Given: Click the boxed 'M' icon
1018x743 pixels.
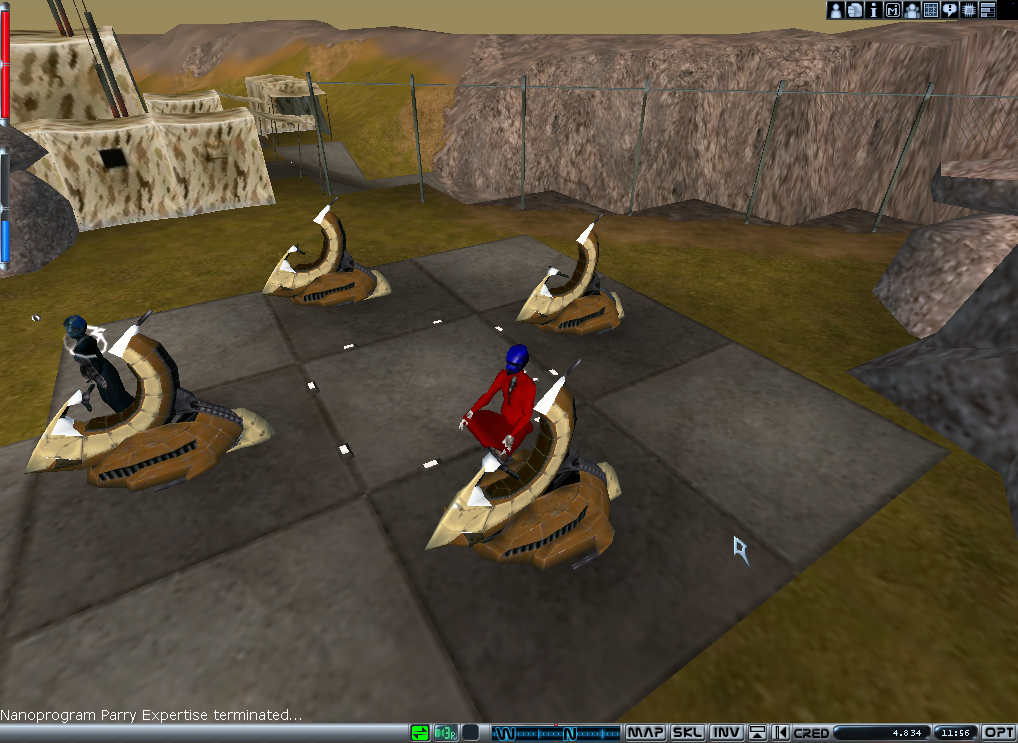Looking at the screenshot, I should (893, 10).
